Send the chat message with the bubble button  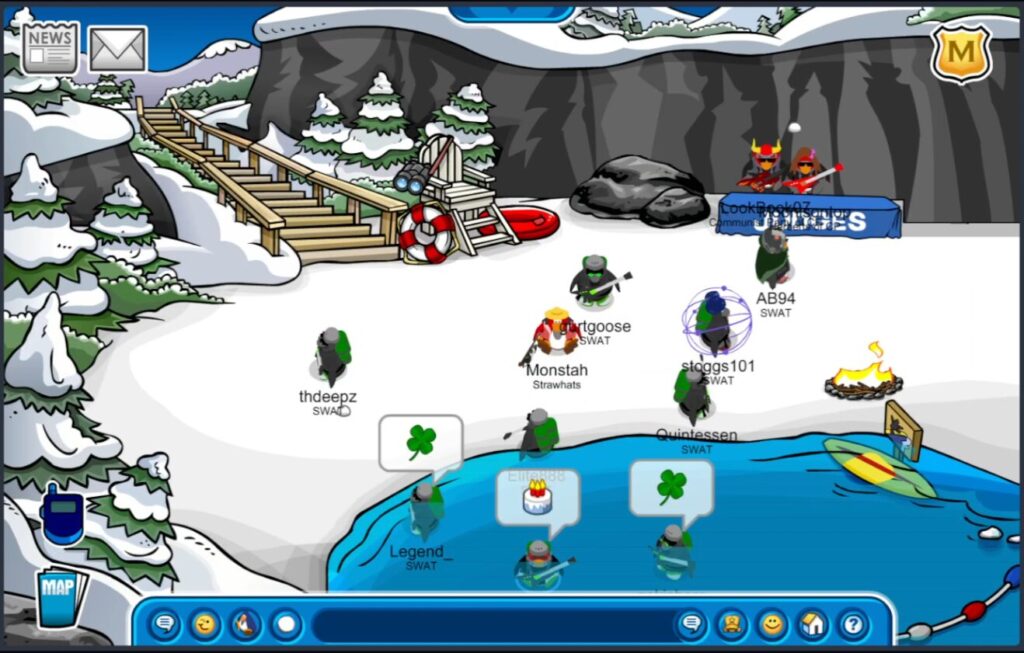691,626
